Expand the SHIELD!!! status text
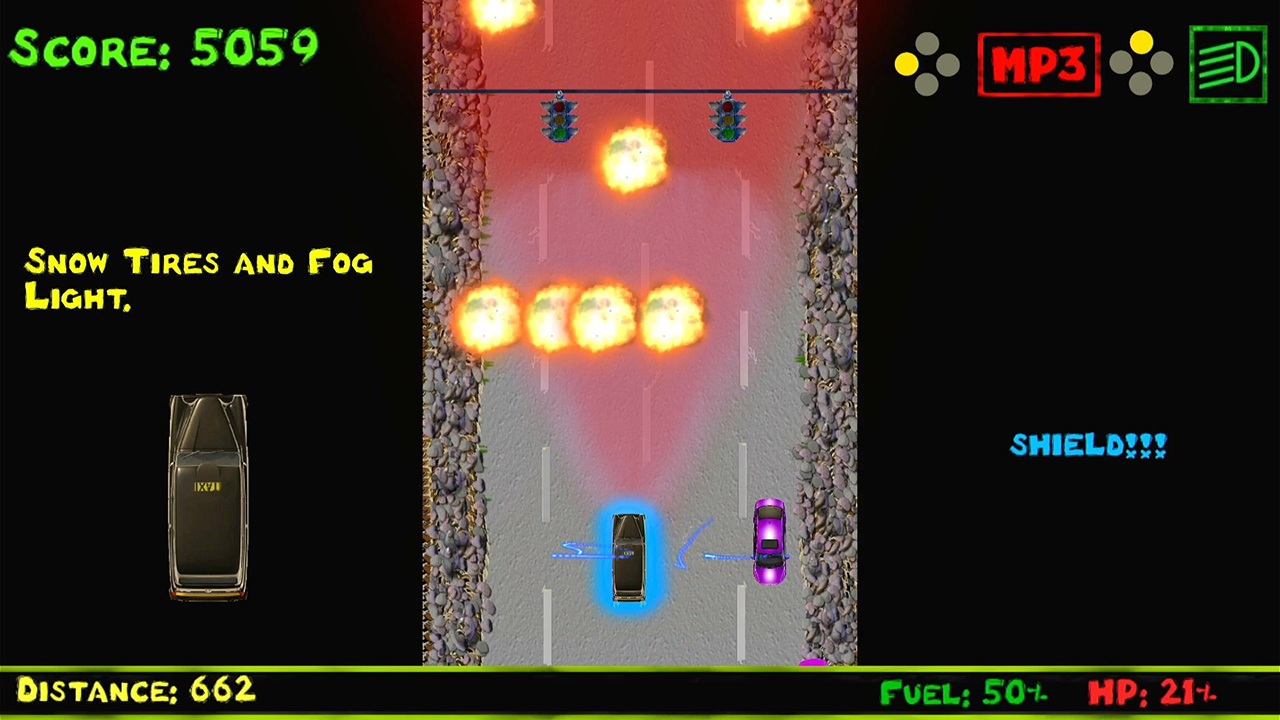The width and height of the screenshot is (1280, 720). click(1088, 445)
